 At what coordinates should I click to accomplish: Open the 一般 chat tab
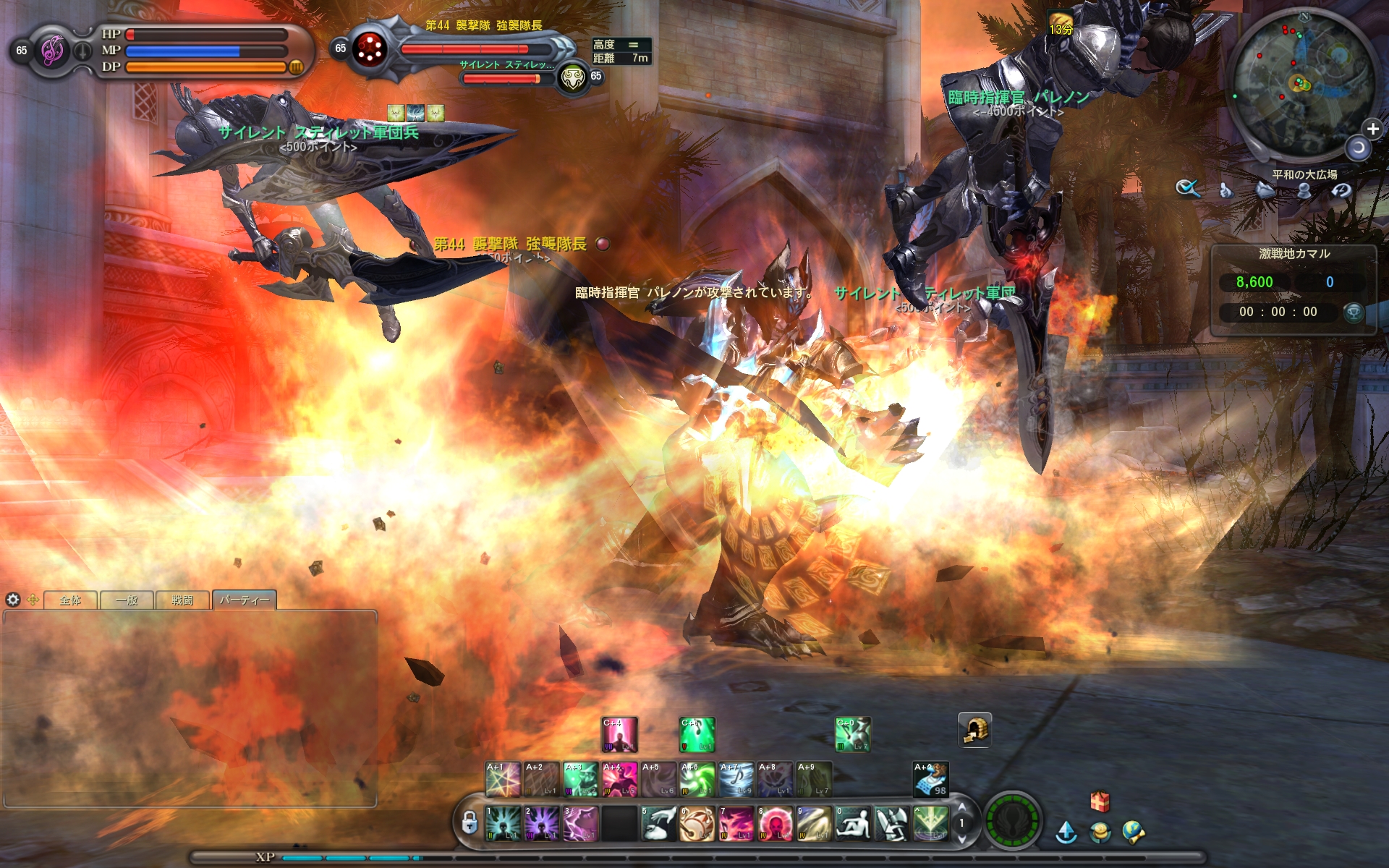[127, 600]
